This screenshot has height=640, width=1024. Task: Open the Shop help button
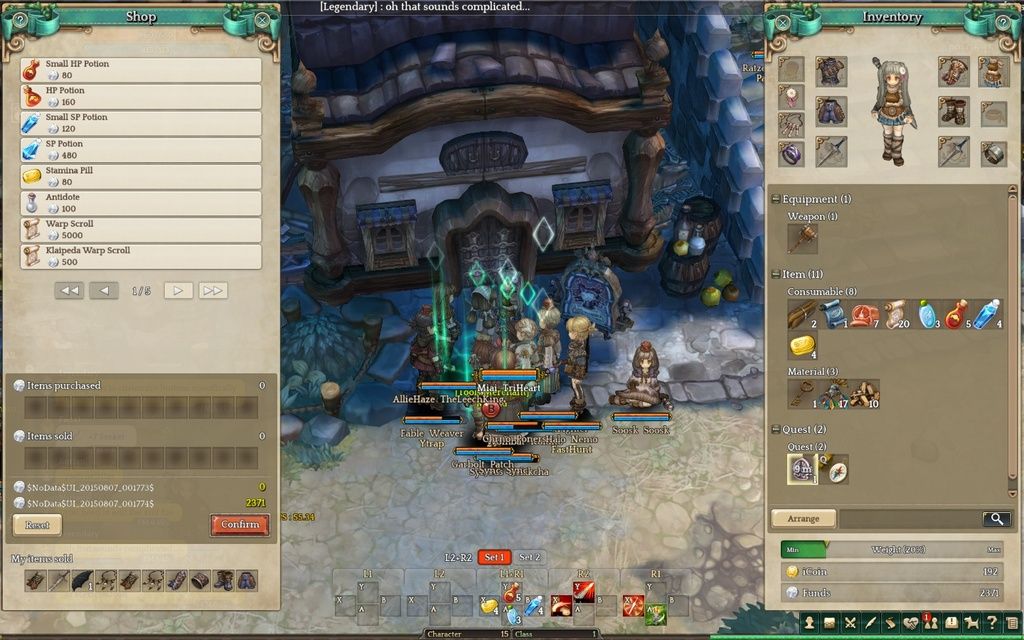[21, 19]
